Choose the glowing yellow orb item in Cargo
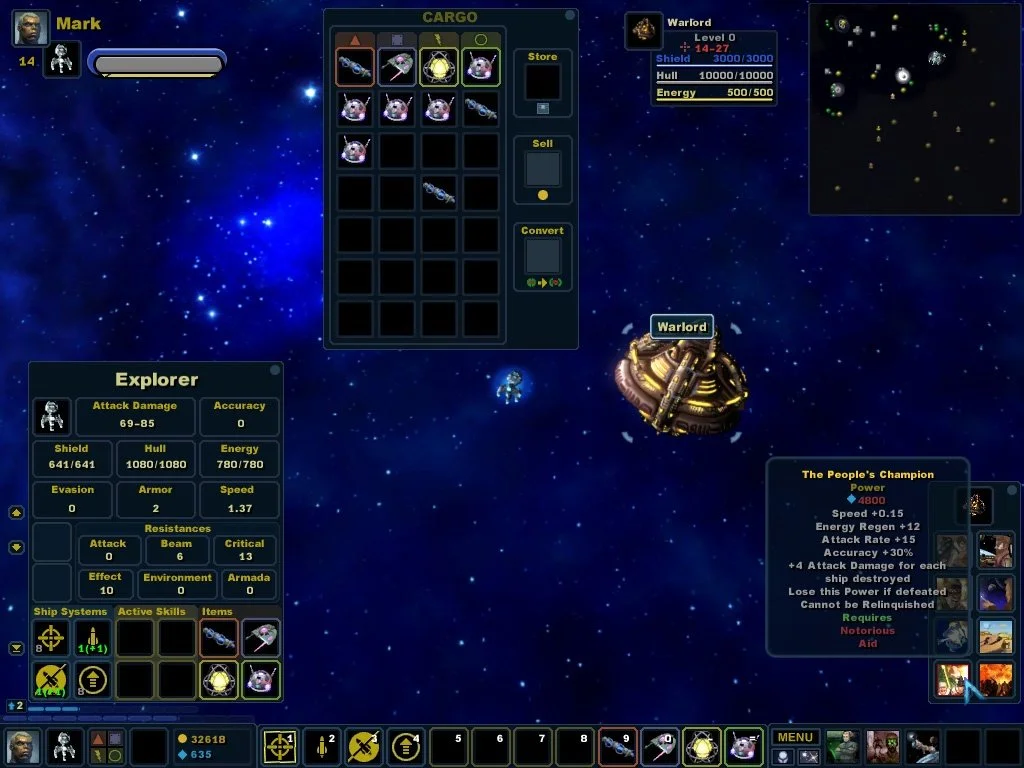 [439, 67]
